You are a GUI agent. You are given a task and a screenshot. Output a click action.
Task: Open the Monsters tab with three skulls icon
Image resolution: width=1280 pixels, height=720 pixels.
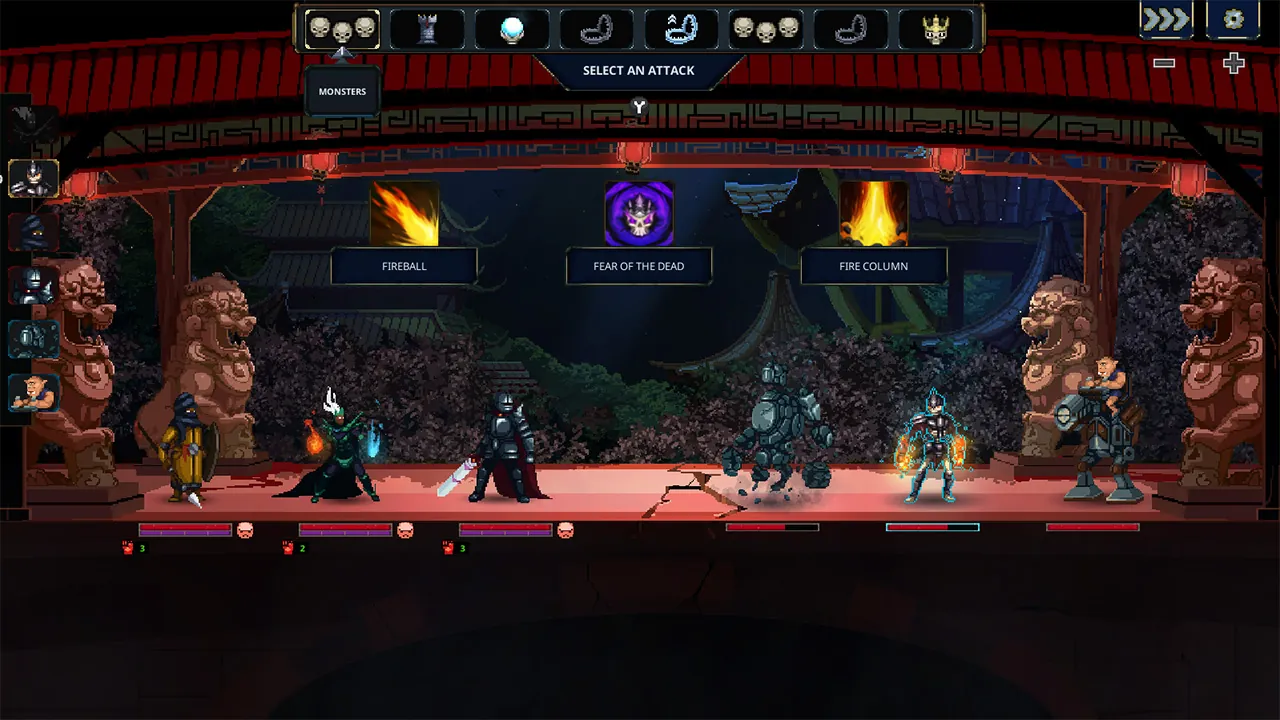pyautogui.click(x=342, y=29)
